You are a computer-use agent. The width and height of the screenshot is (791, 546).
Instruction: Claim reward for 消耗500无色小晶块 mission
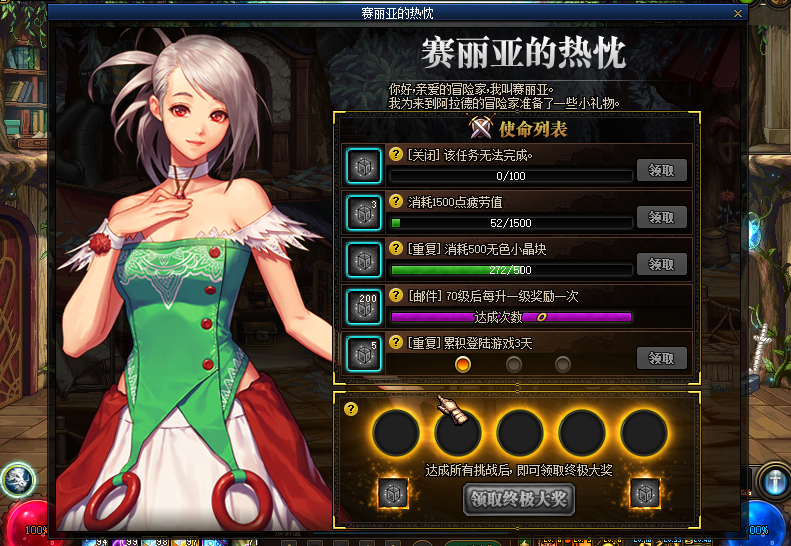(661, 264)
